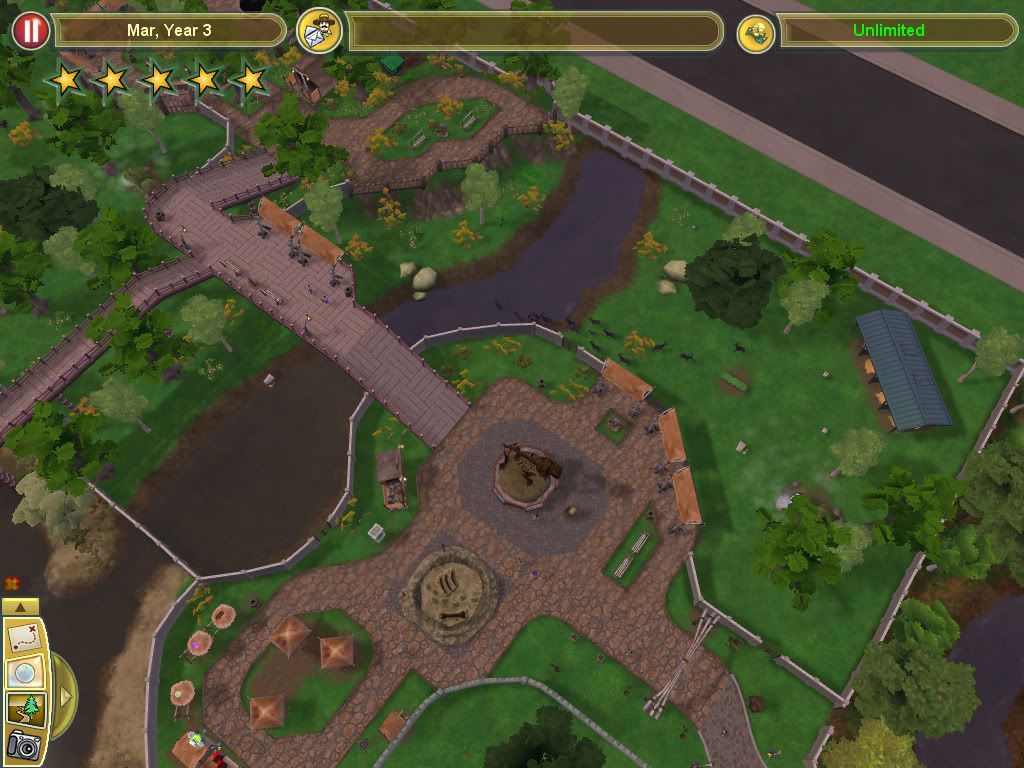The height and width of the screenshot is (768, 1024).
Task: Open the zookeeper message icon
Action: pos(319,31)
